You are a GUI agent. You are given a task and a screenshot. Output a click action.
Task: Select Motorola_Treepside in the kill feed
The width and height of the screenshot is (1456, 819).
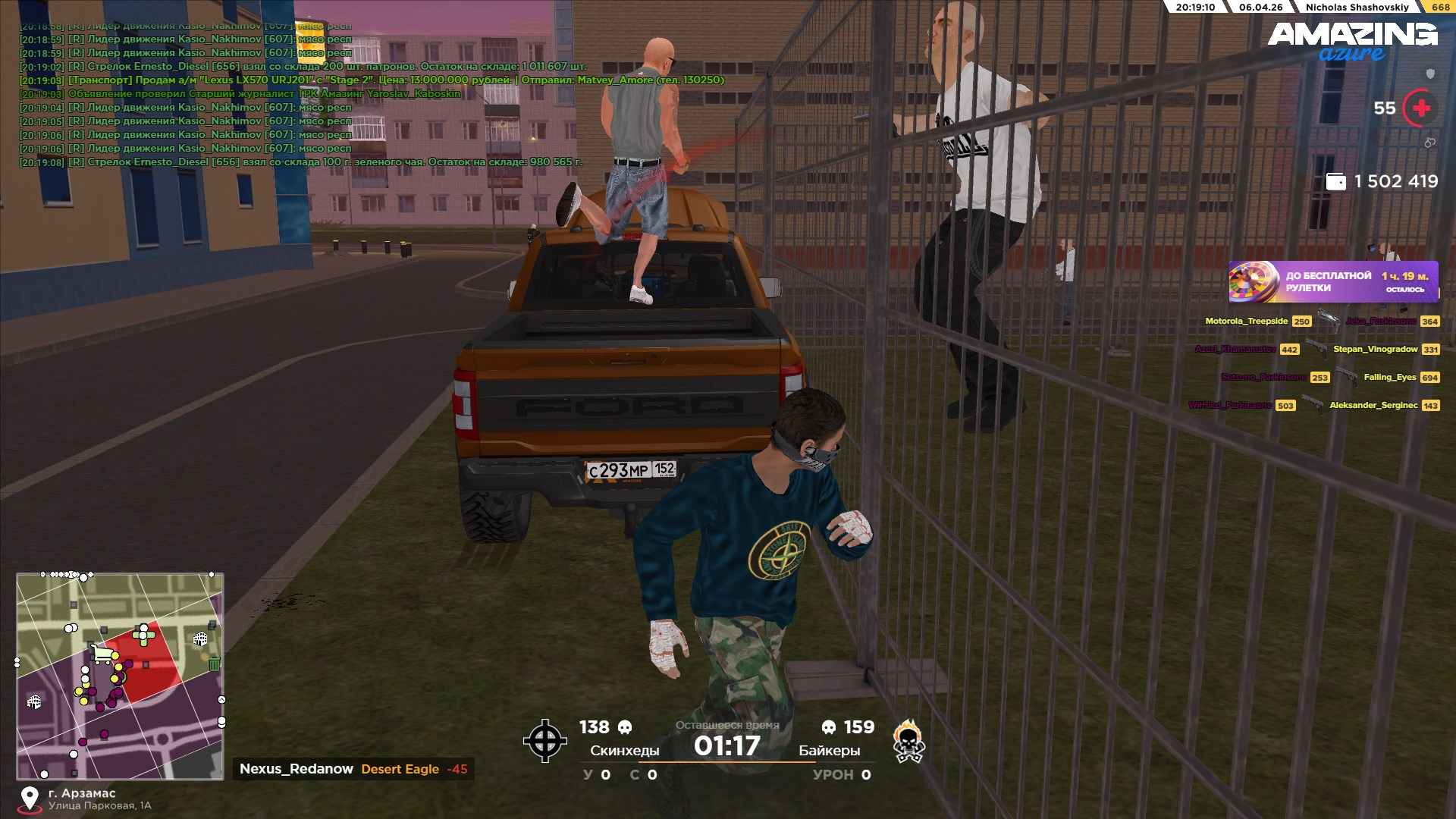point(1246,322)
